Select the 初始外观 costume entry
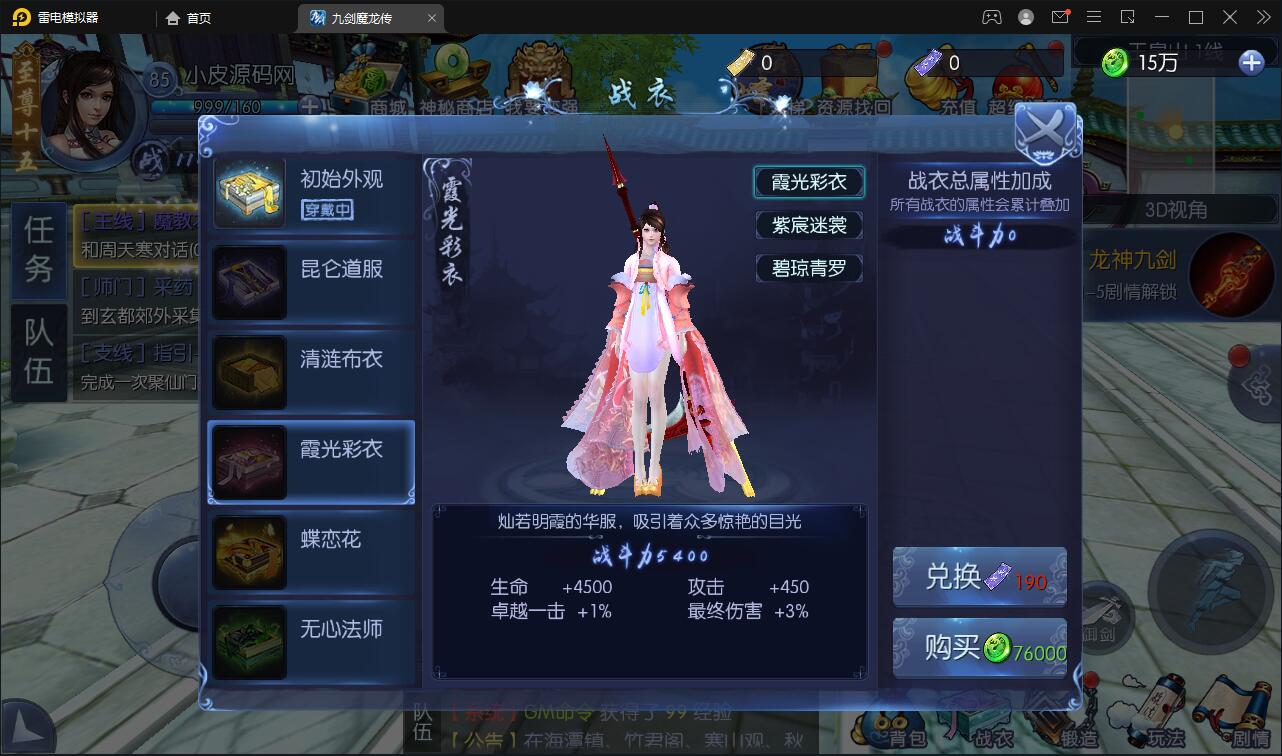 [x=311, y=193]
